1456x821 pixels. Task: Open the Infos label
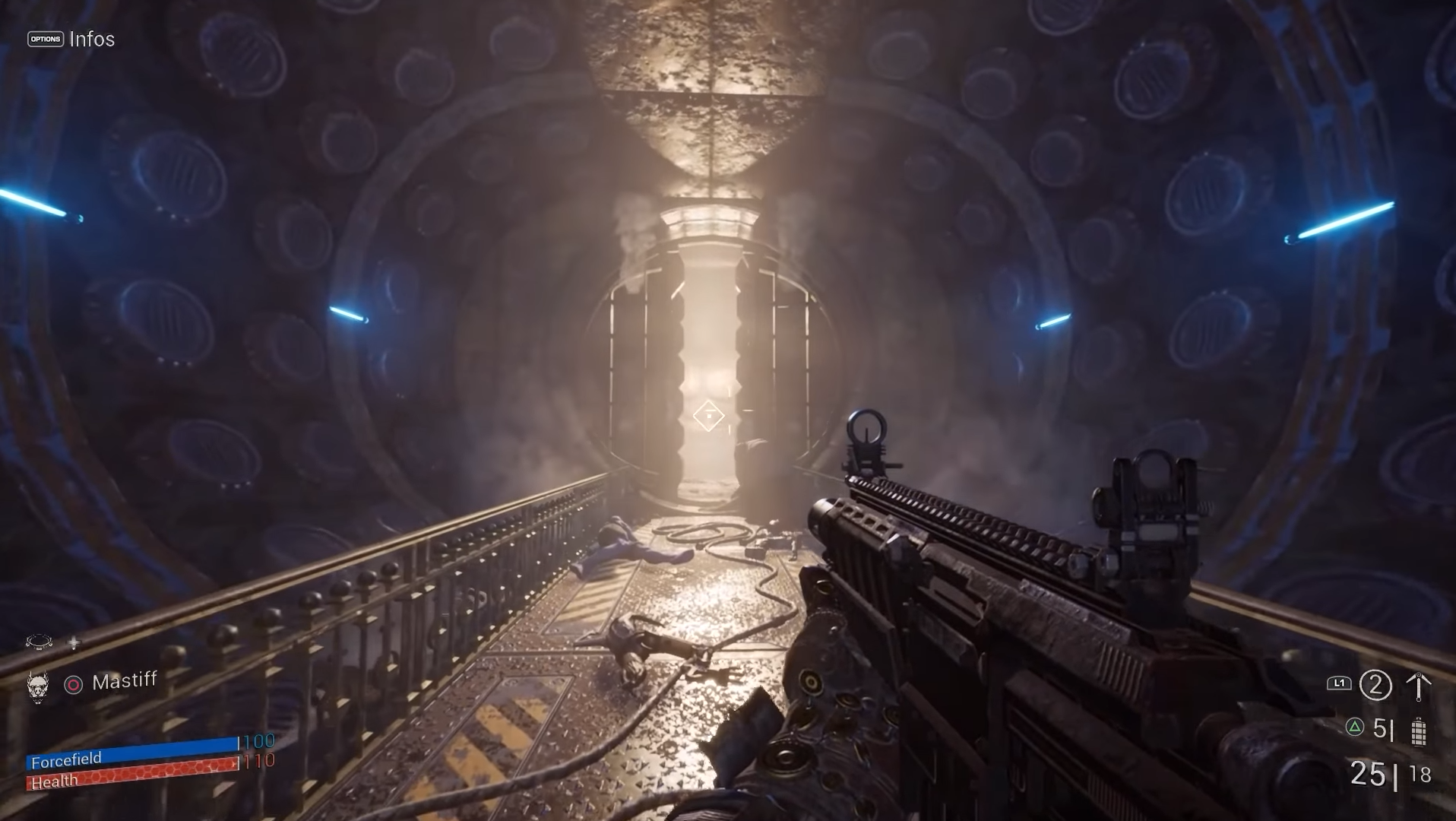click(92, 40)
